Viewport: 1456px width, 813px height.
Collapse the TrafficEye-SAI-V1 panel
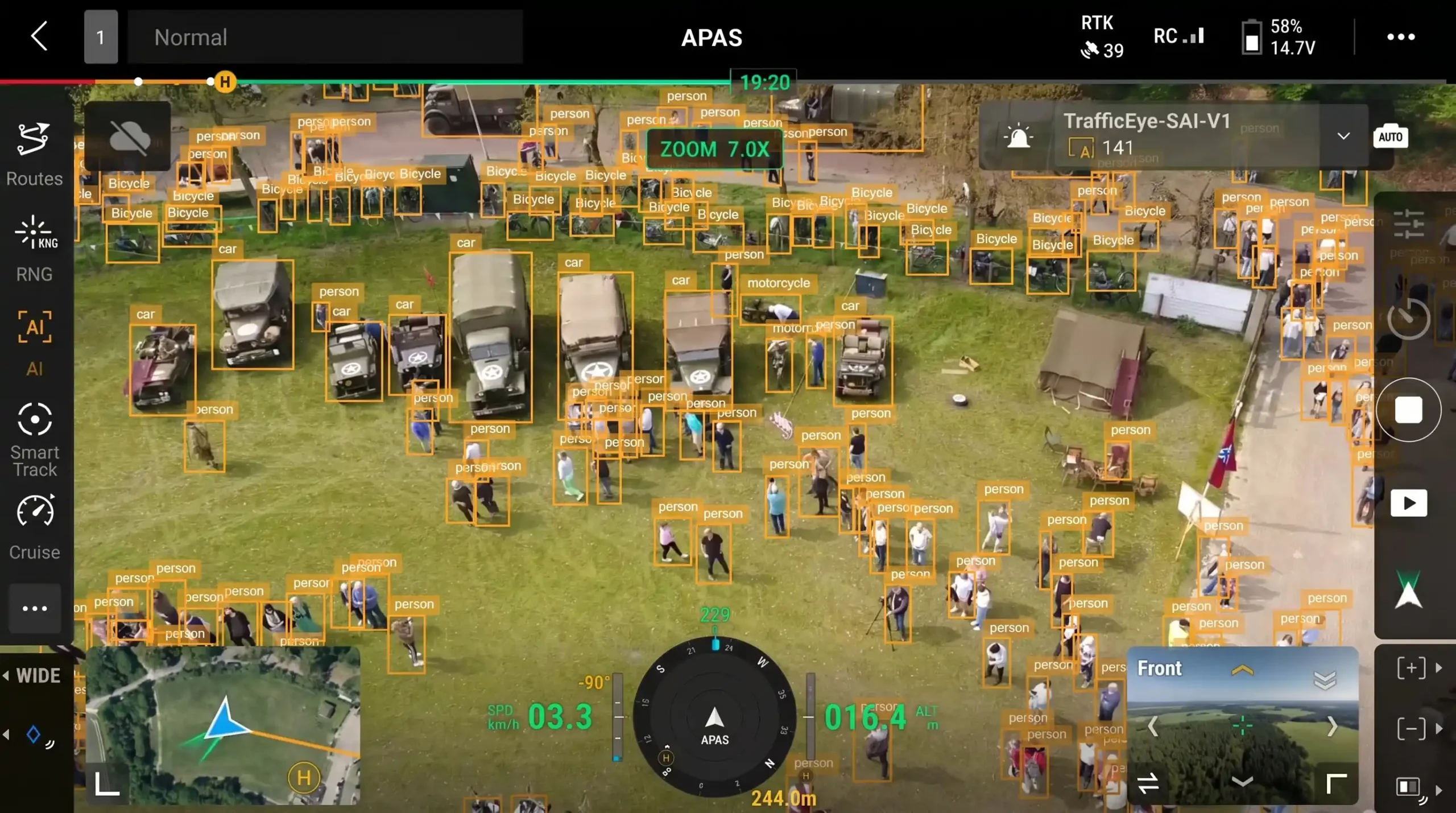pyautogui.click(x=1343, y=135)
